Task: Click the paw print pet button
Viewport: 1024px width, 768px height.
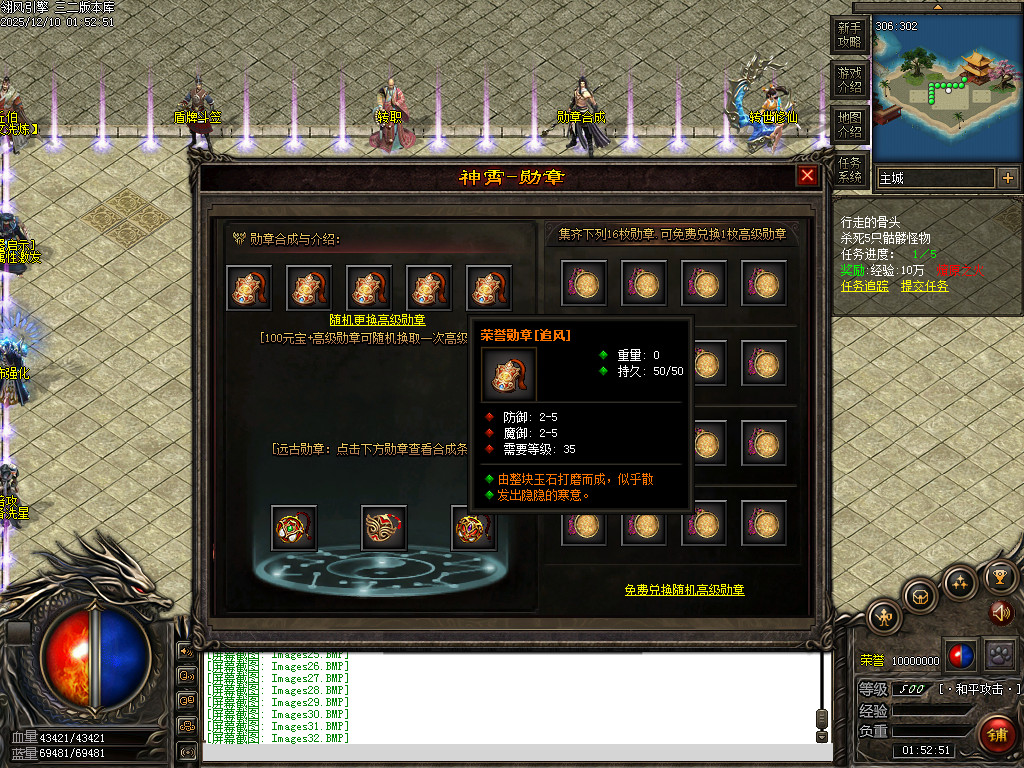Action: pyautogui.click(x=999, y=655)
